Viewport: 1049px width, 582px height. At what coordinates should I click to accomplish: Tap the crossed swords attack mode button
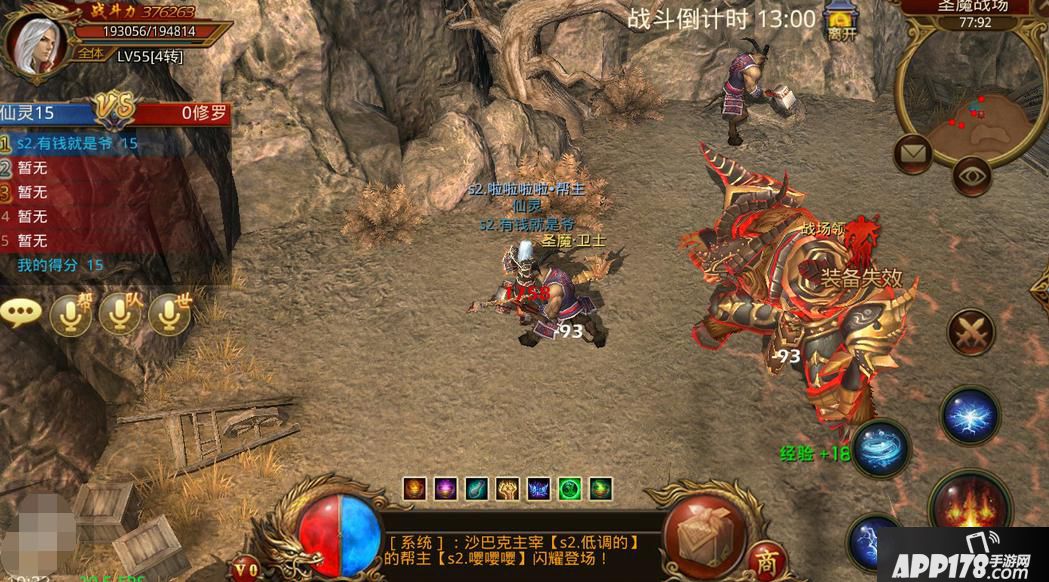tap(970, 332)
